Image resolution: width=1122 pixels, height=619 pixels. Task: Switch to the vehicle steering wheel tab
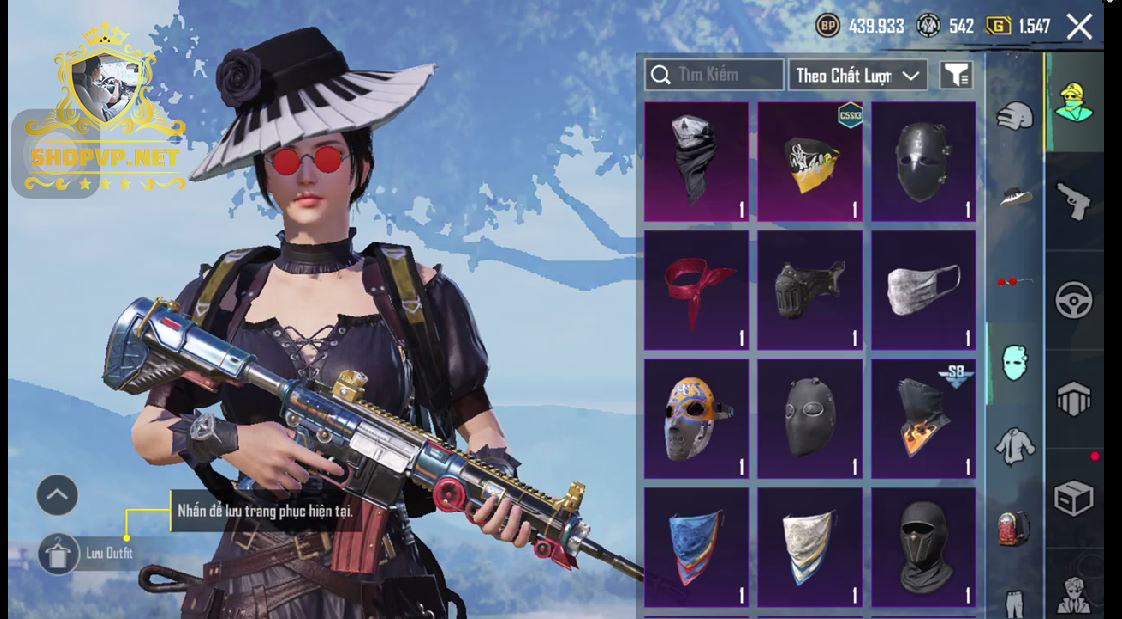tap(1074, 300)
